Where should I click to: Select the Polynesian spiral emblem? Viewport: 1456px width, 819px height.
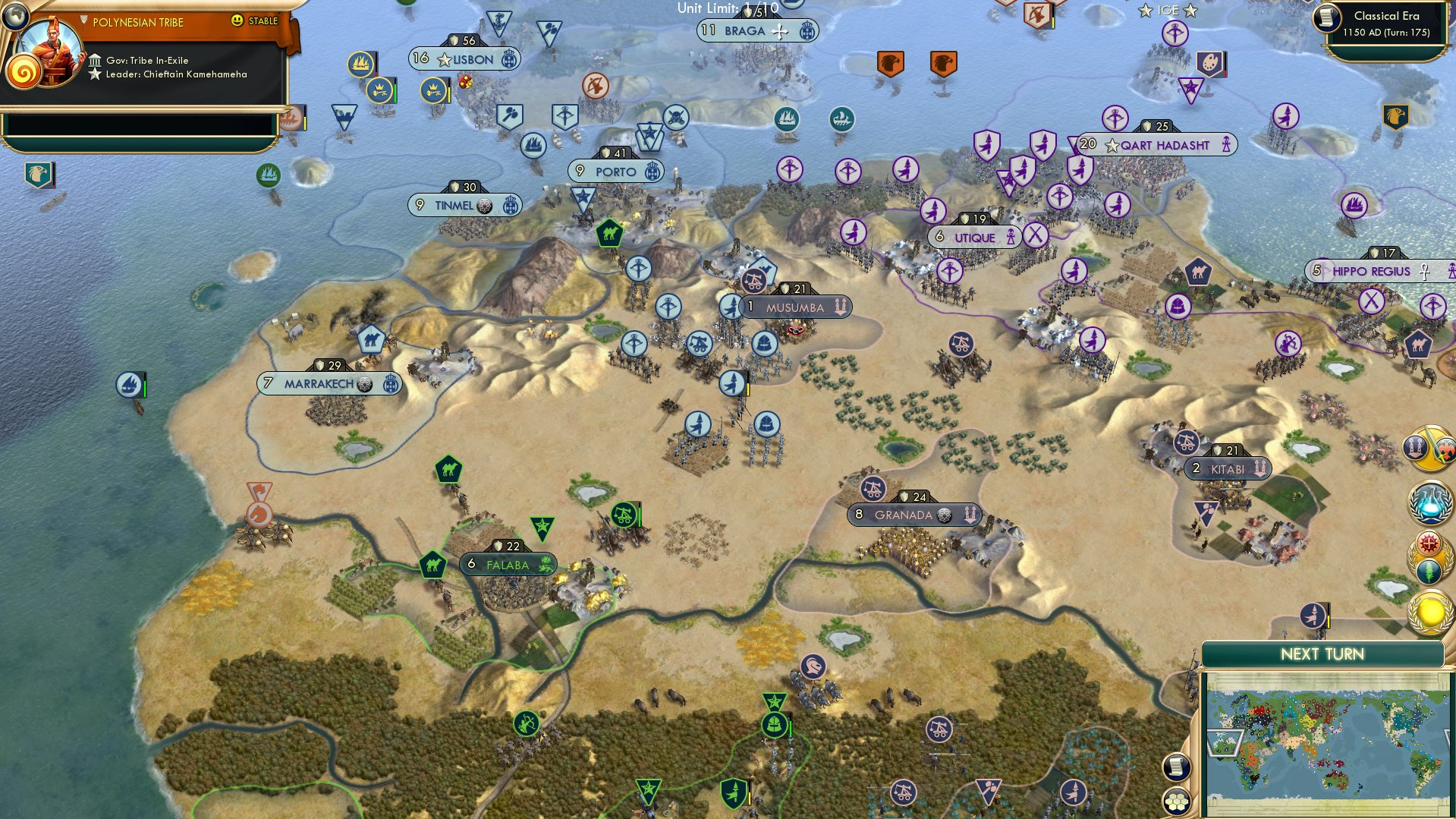coord(25,71)
